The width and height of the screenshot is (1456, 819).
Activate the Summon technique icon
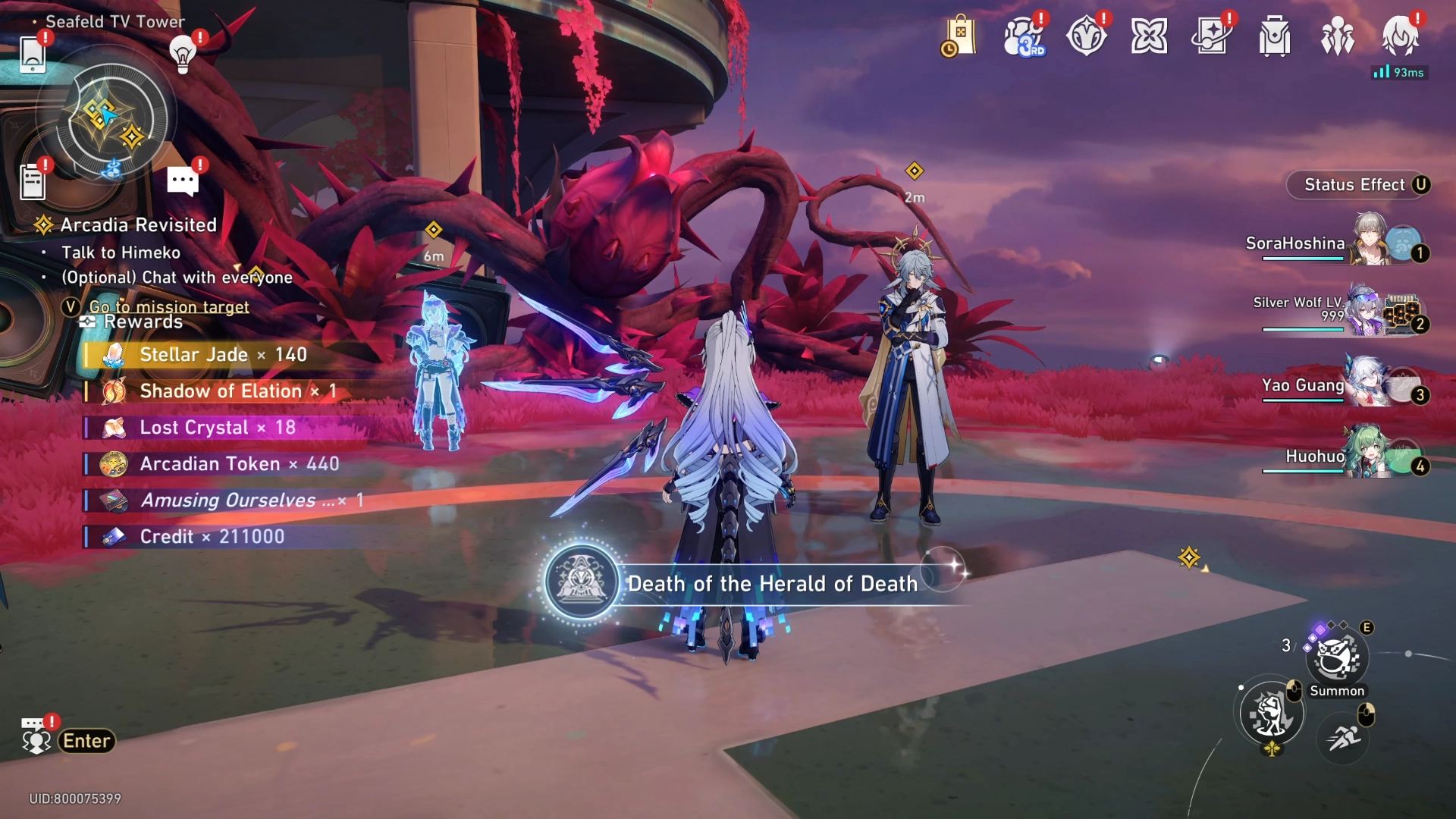(x=1336, y=659)
